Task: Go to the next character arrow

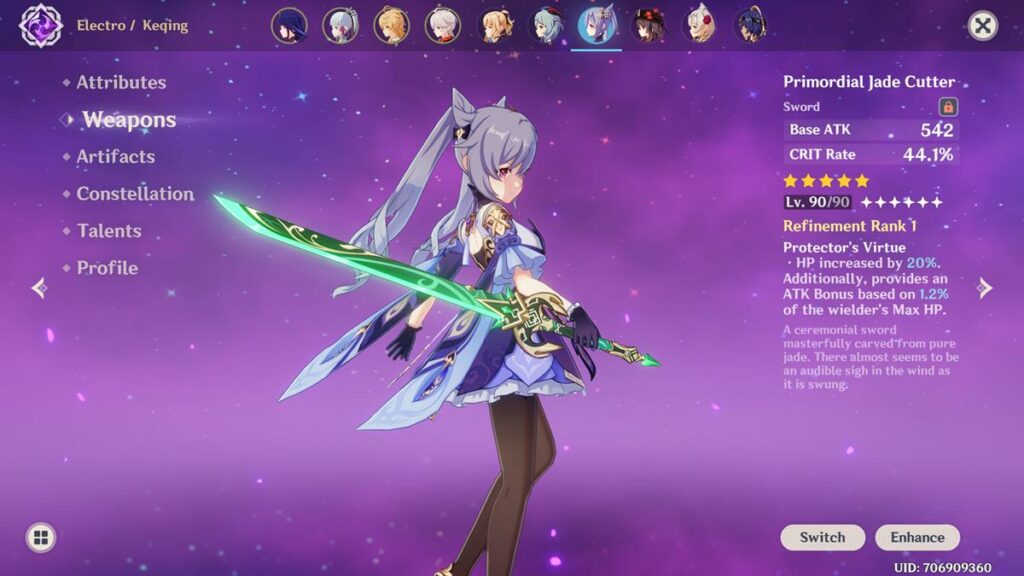Action: [985, 288]
